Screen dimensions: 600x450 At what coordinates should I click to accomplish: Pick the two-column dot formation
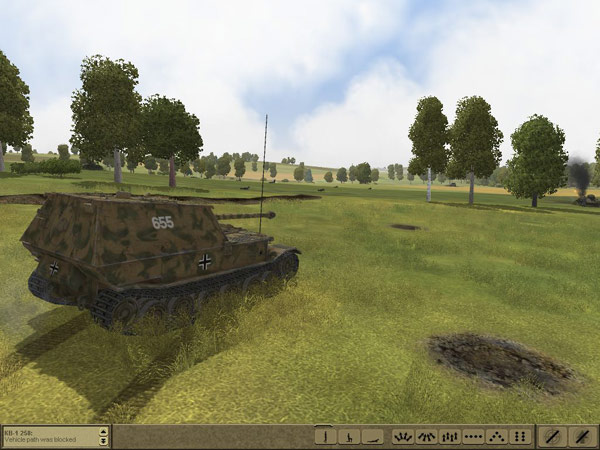(520, 436)
